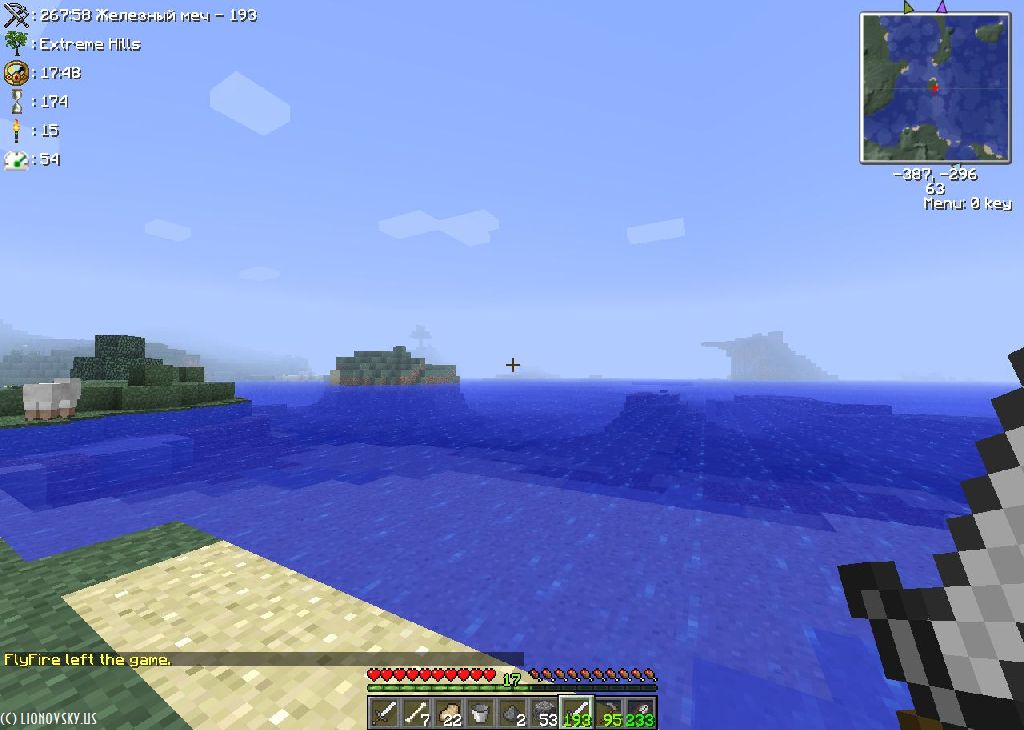
Task: Click the purple waypoint marker above the minimap
Action: (941, 7)
